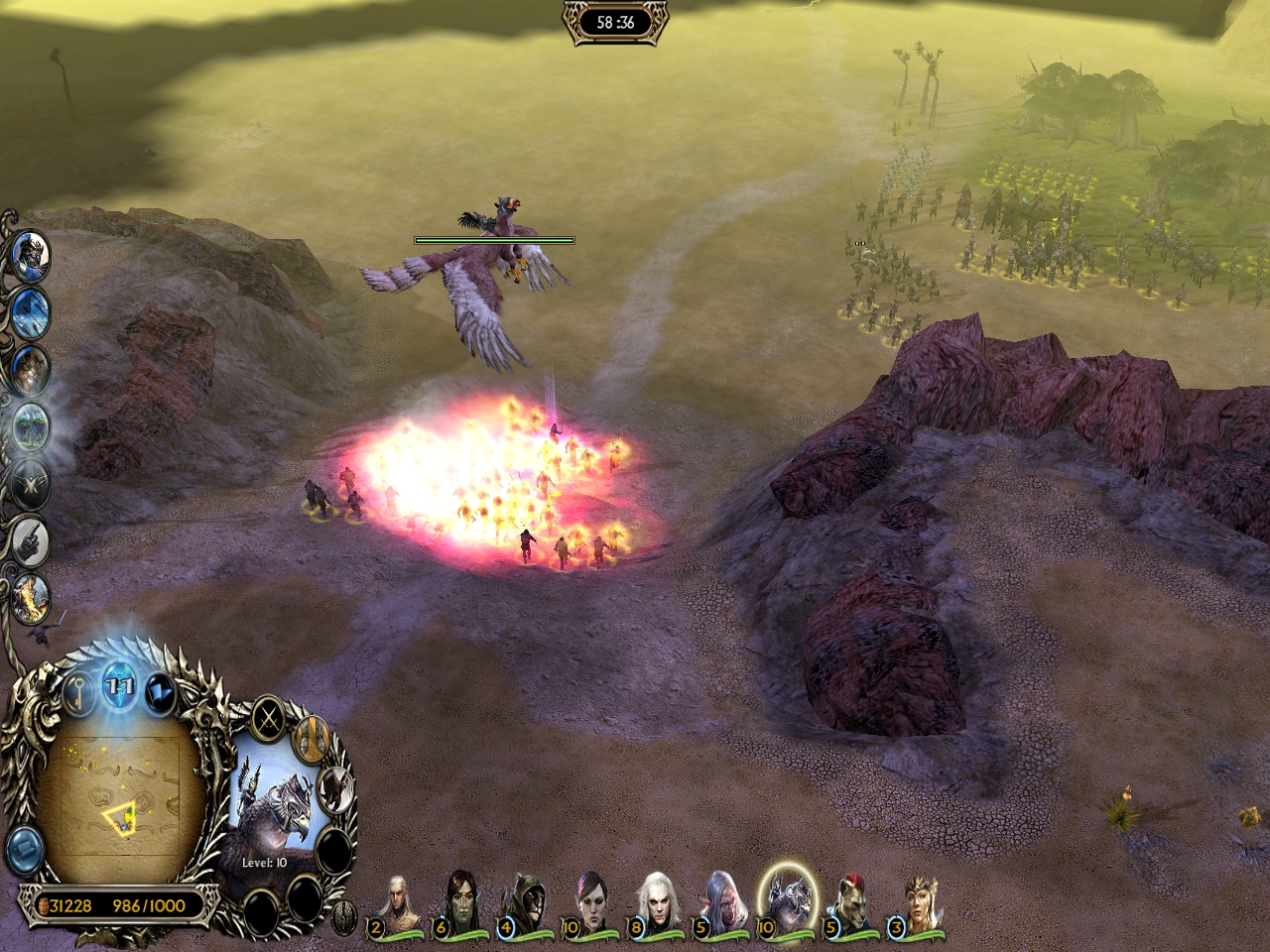Unleash the fire dragon power
The width and height of the screenshot is (1270, 952).
(x=31, y=596)
